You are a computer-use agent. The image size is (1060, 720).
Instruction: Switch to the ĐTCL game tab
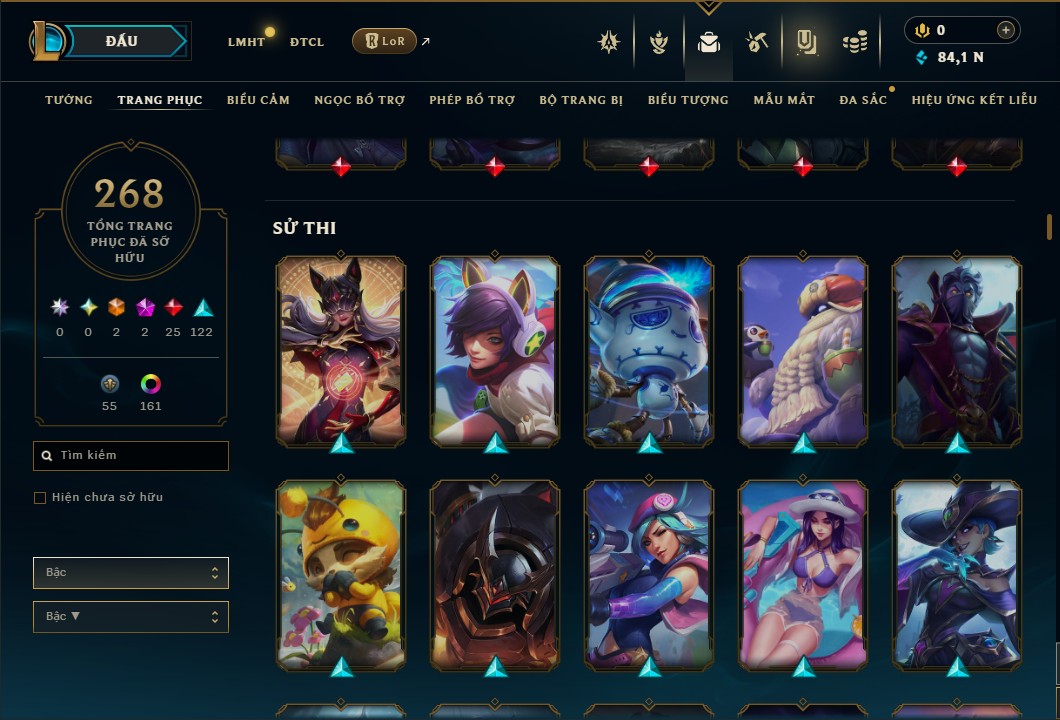point(307,42)
